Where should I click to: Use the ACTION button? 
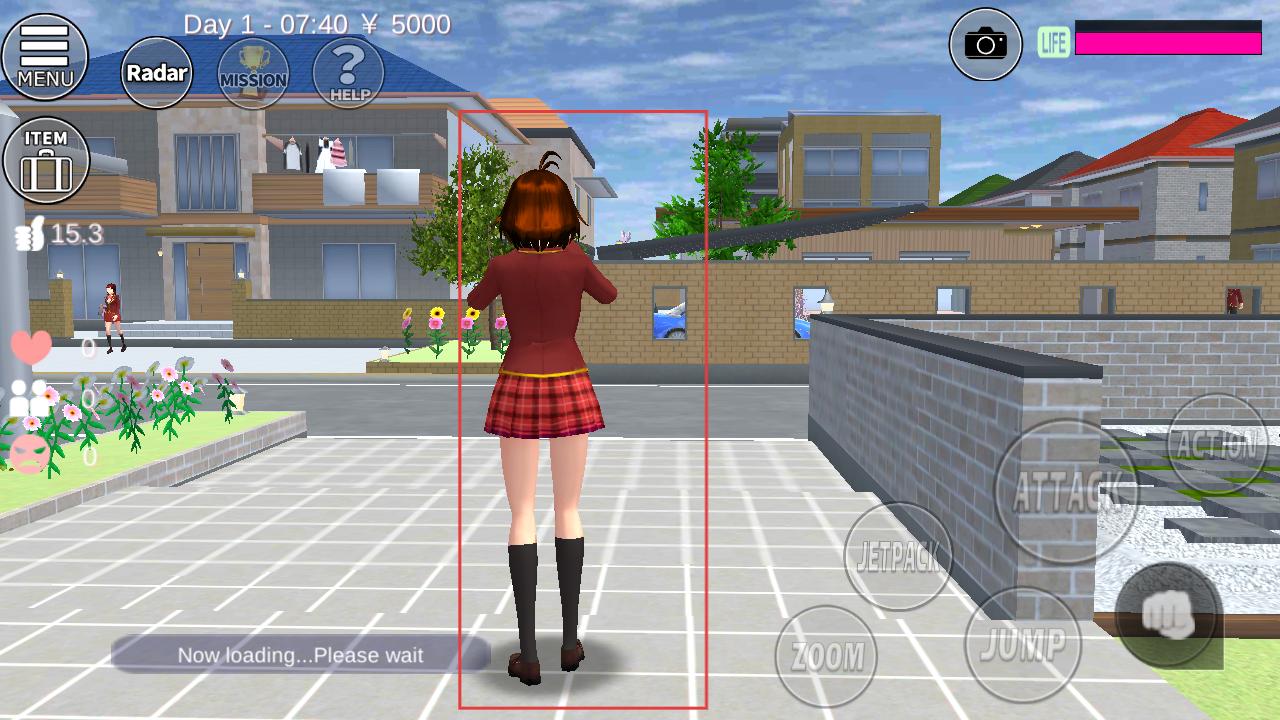click(1217, 445)
